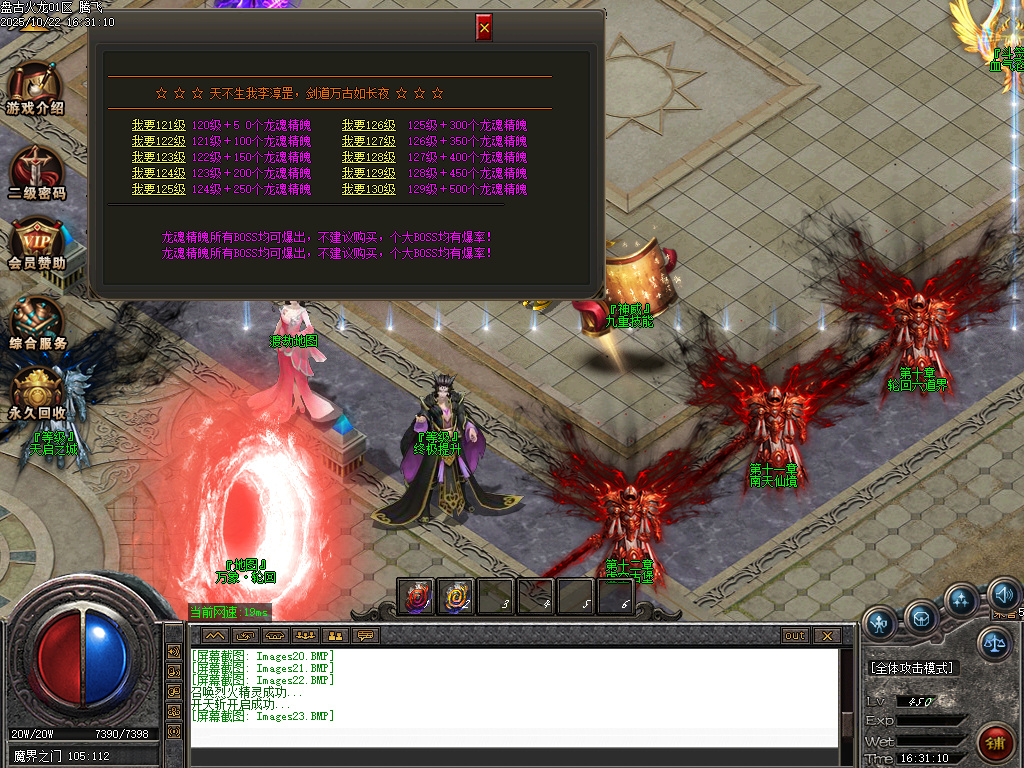Screen dimensions: 1024x768
Task: Pick the 我要128级 upgrade link
Action: 368,158
